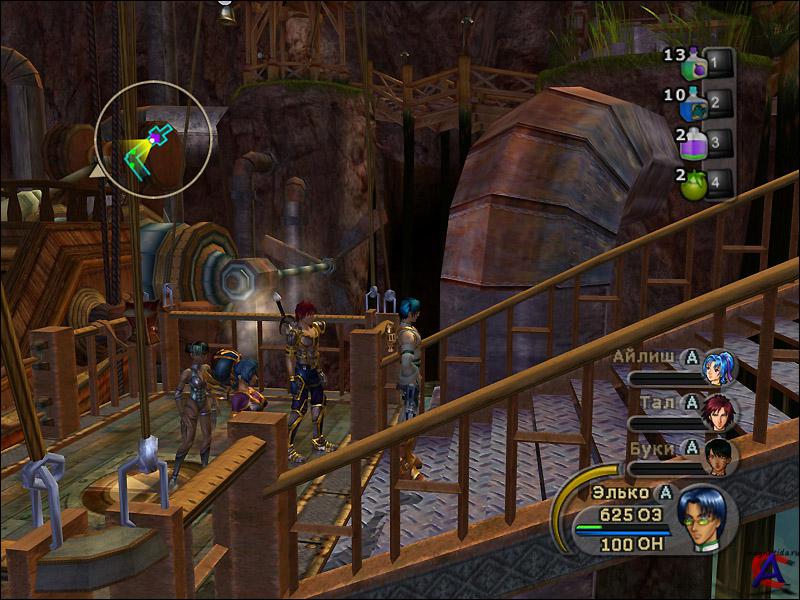
Task: Choose Буки's portrait in the party list
Action: [718, 456]
